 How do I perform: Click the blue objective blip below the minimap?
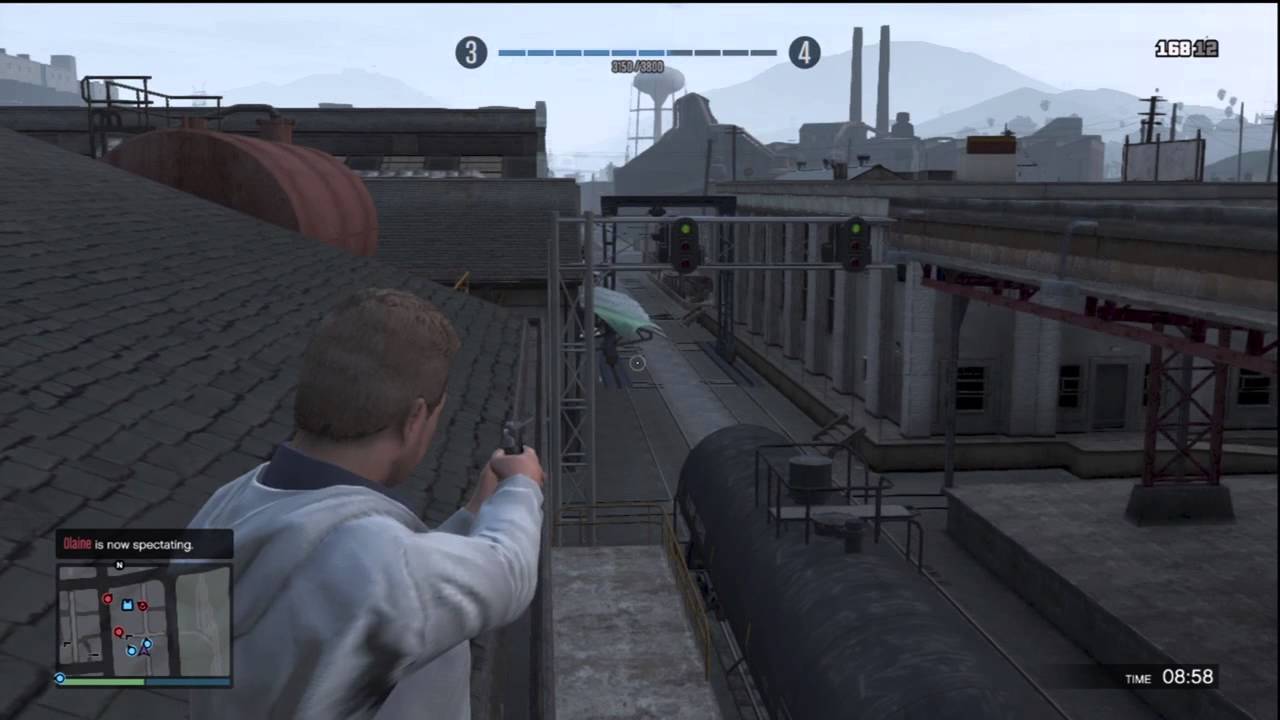(60, 678)
